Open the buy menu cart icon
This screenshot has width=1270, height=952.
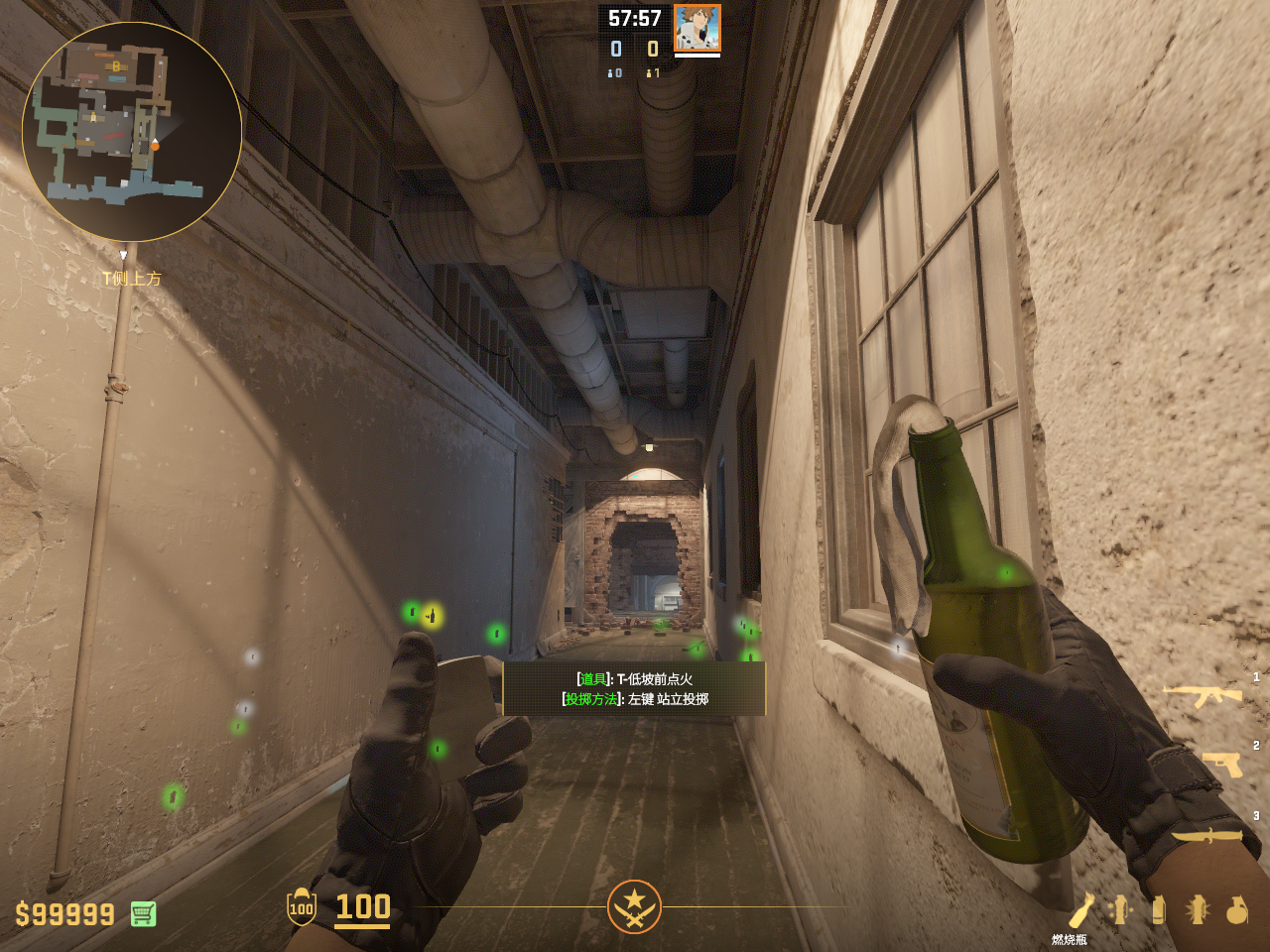point(143,913)
